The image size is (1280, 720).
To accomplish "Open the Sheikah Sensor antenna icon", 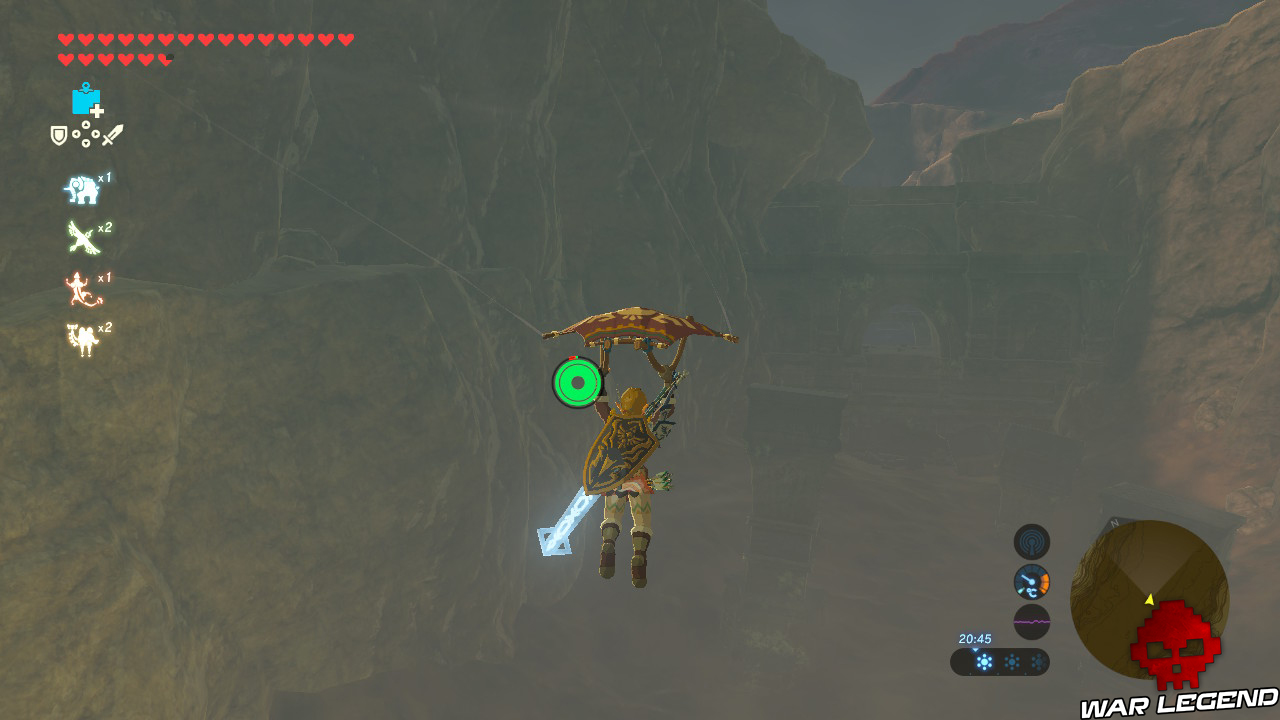I will (x=1032, y=542).
